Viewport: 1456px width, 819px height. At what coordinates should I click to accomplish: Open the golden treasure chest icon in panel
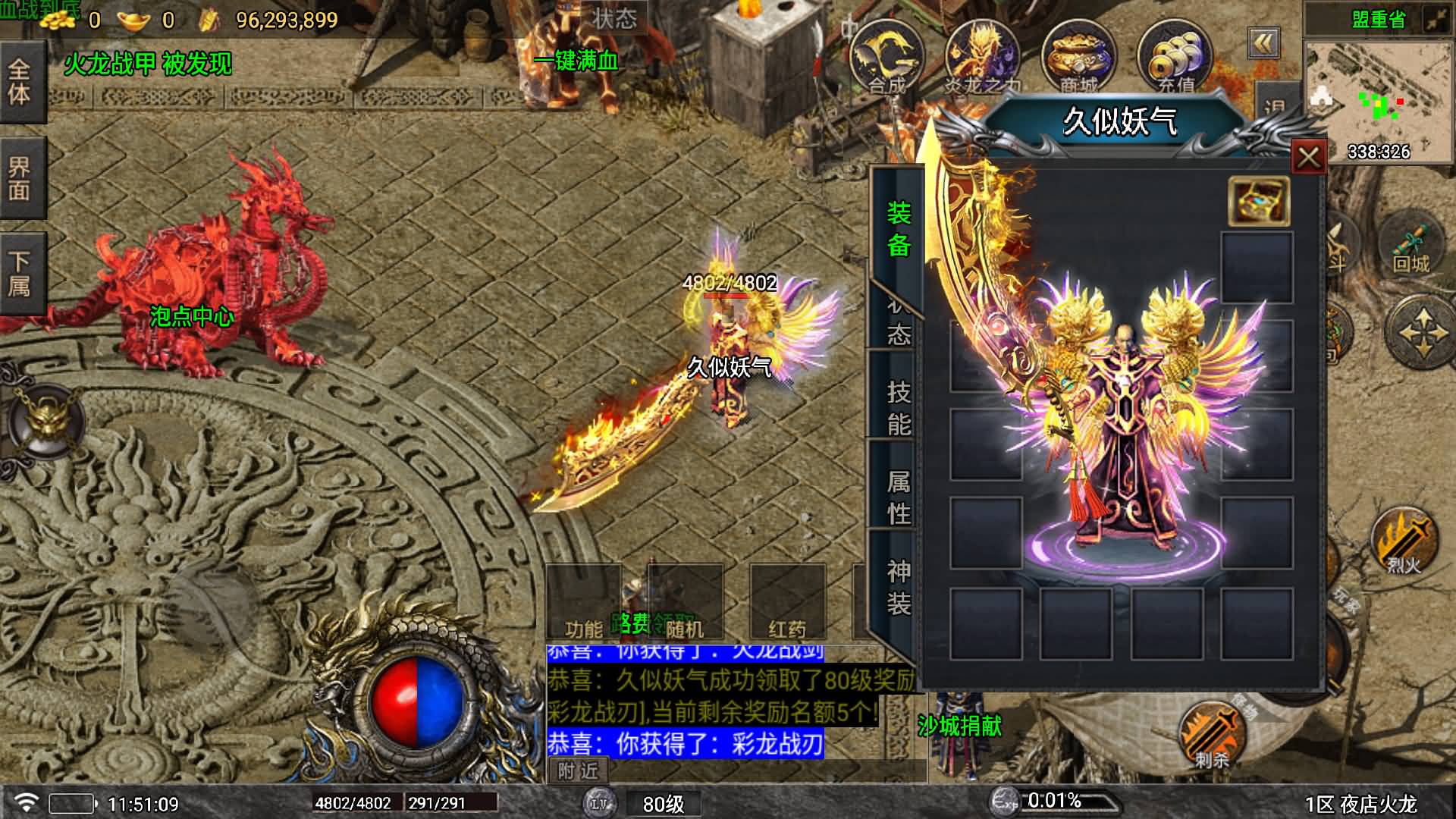(1258, 202)
